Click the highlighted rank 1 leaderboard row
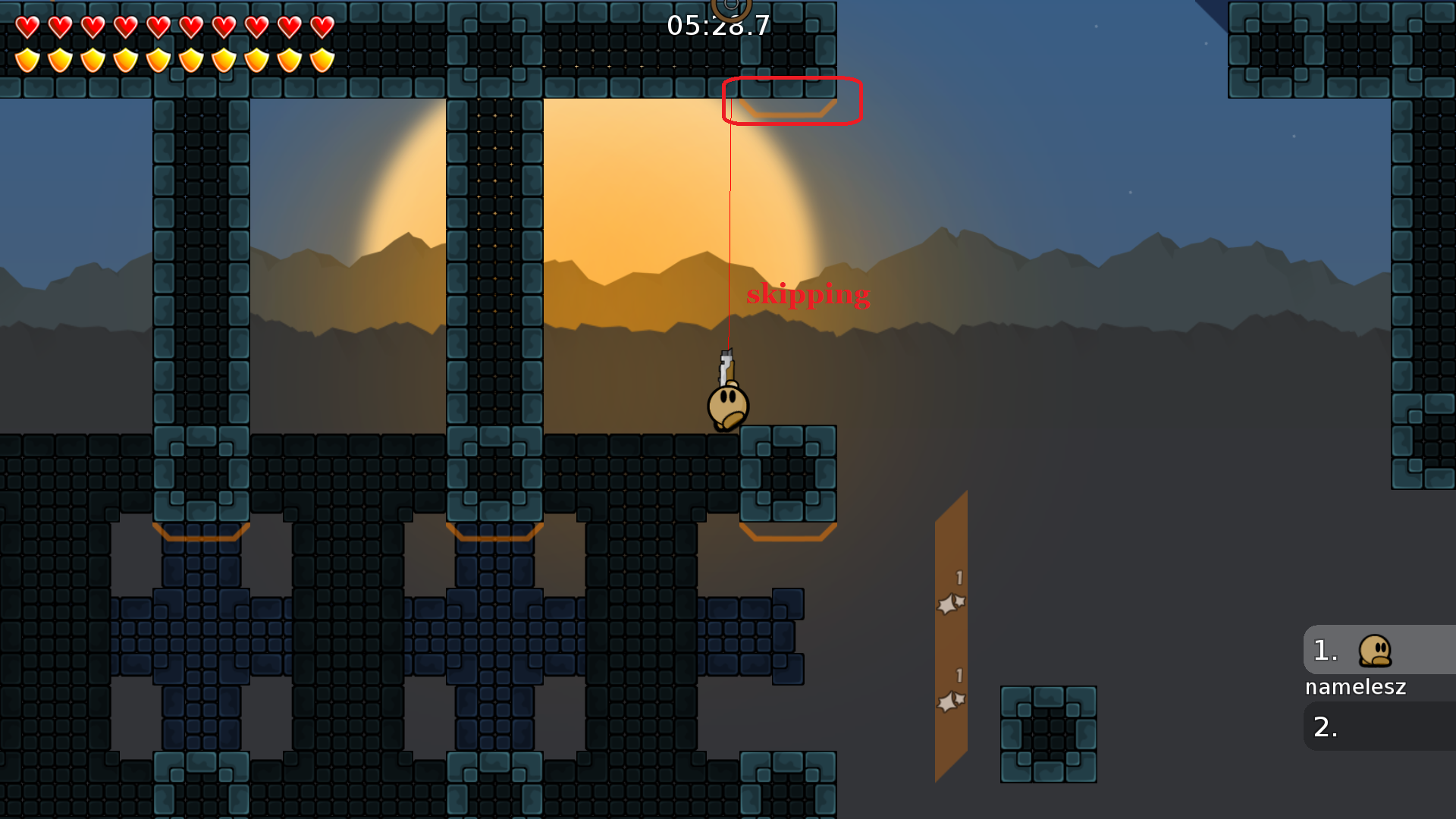 pyautogui.click(x=1380, y=649)
